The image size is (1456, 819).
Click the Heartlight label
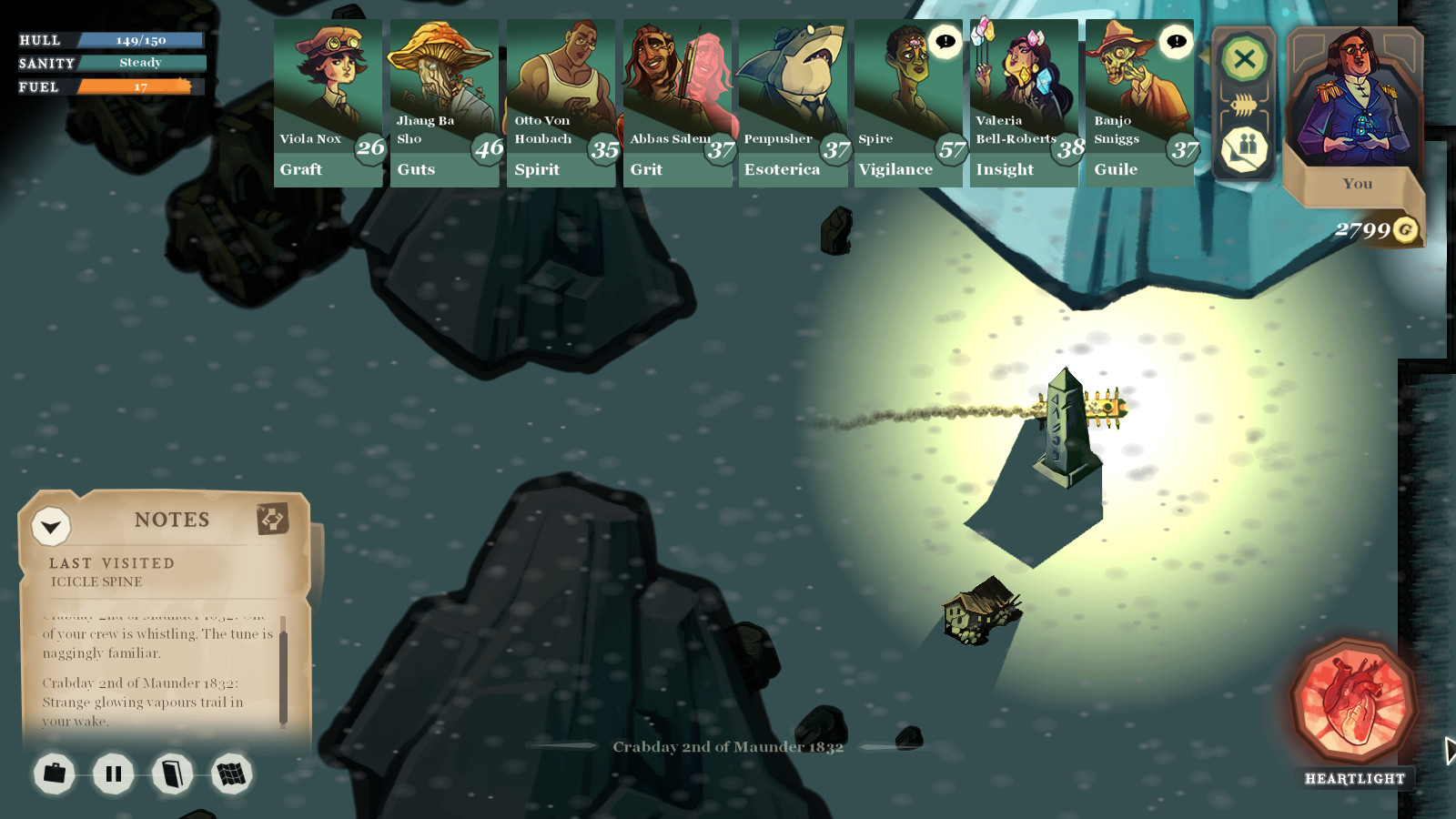click(1355, 779)
